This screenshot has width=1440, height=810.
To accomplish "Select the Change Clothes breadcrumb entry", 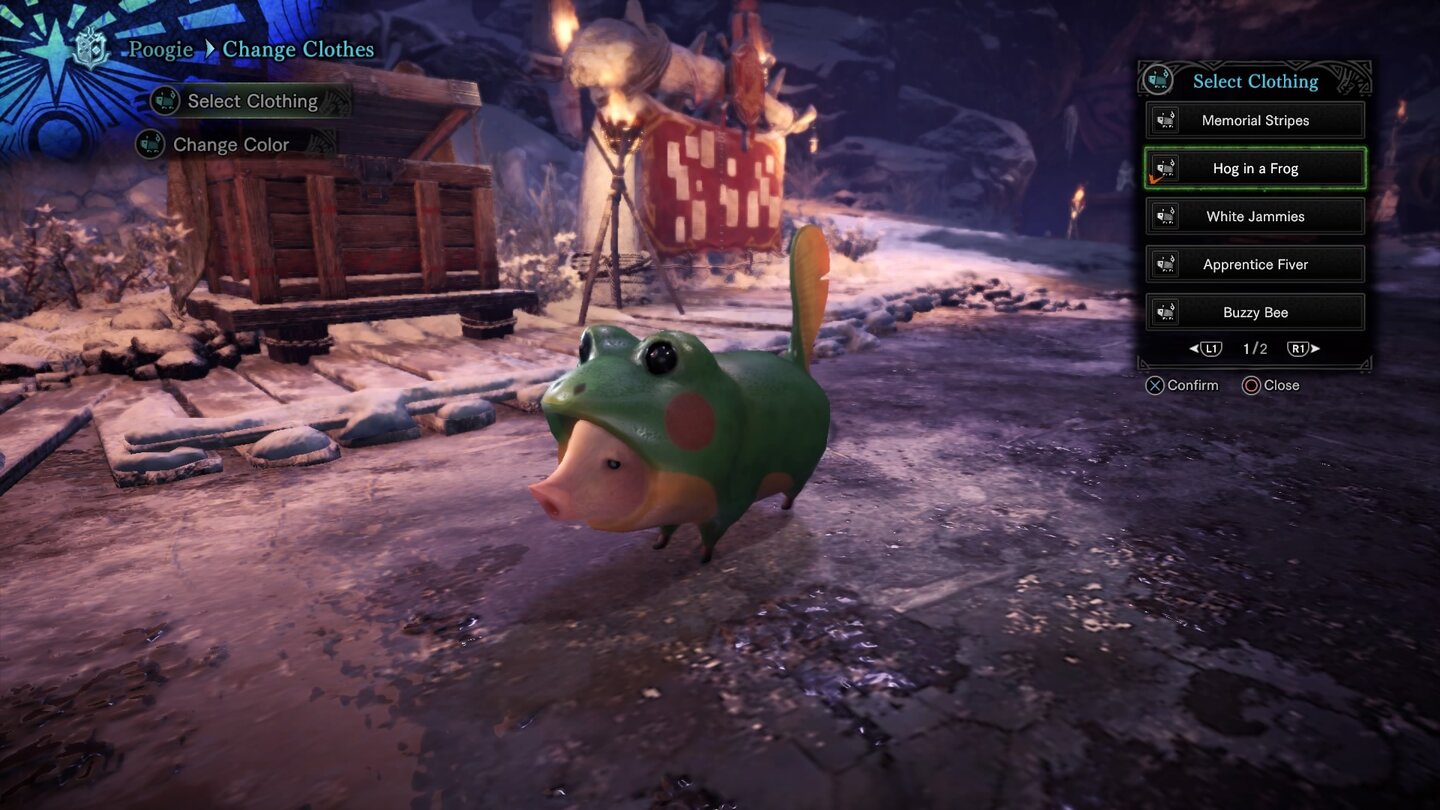I will [298, 49].
